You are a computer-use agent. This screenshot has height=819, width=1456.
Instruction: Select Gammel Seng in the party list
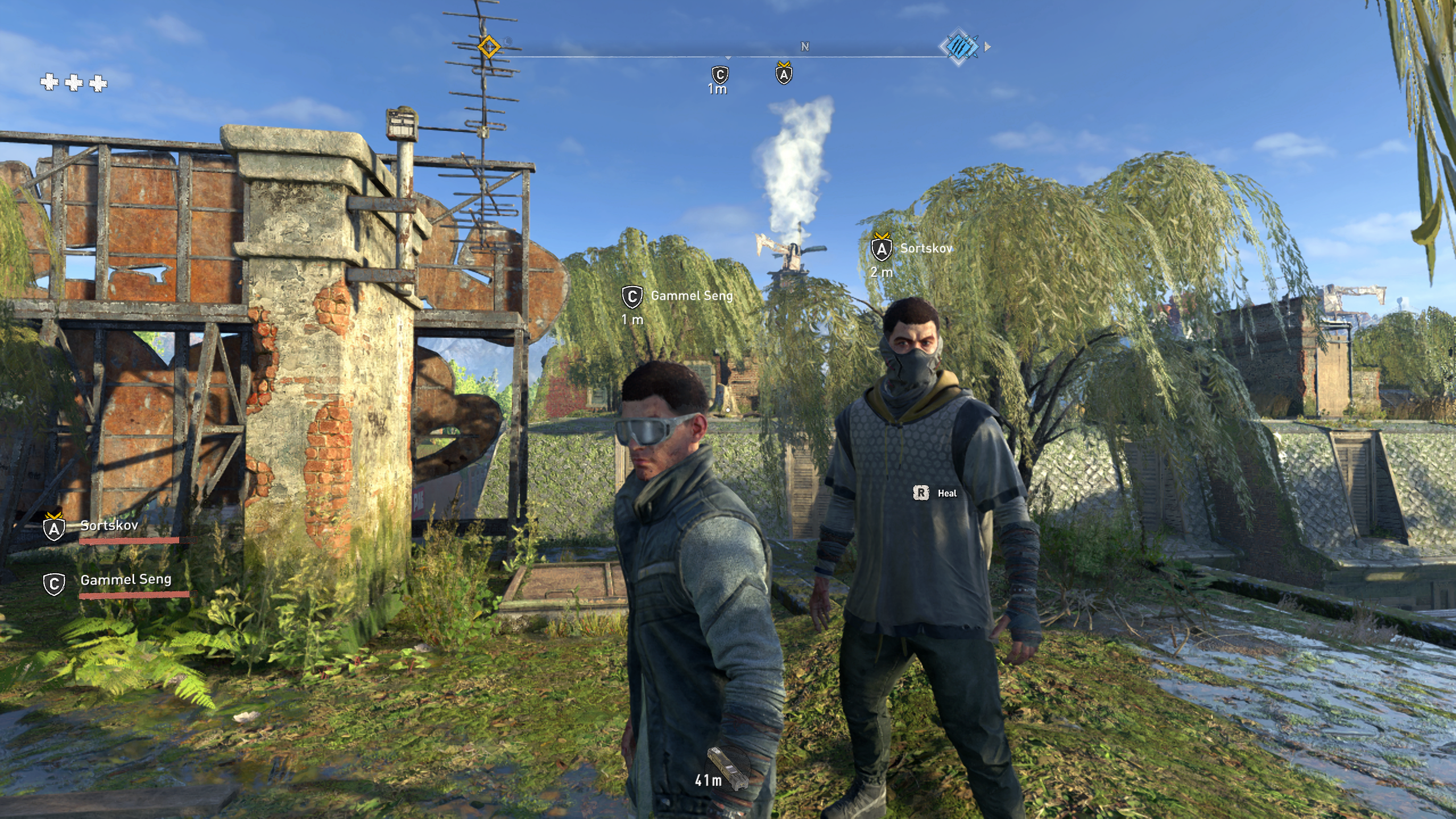(125, 580)
